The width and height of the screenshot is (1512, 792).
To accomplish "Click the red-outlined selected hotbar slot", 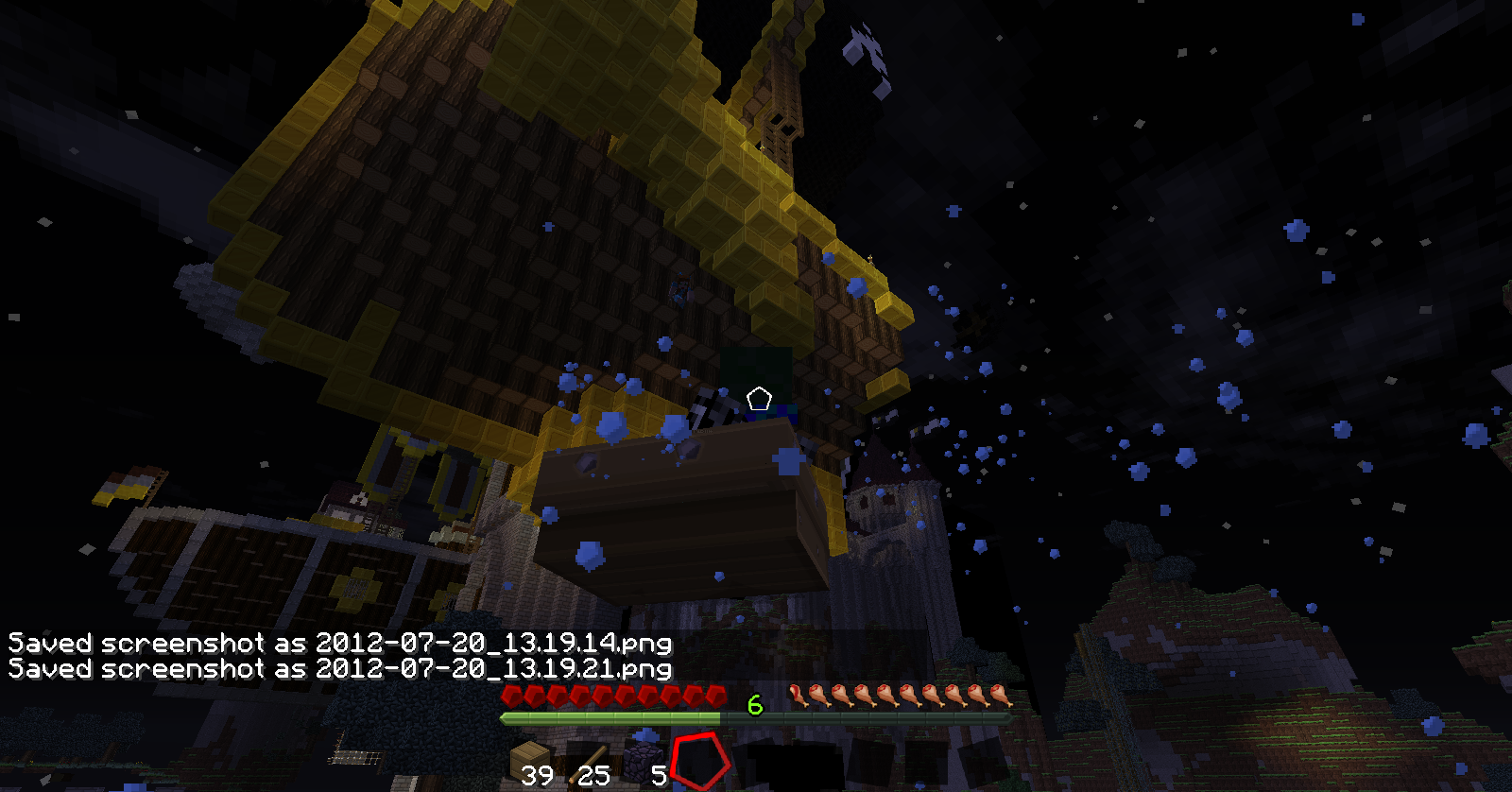I will point(700,762).
